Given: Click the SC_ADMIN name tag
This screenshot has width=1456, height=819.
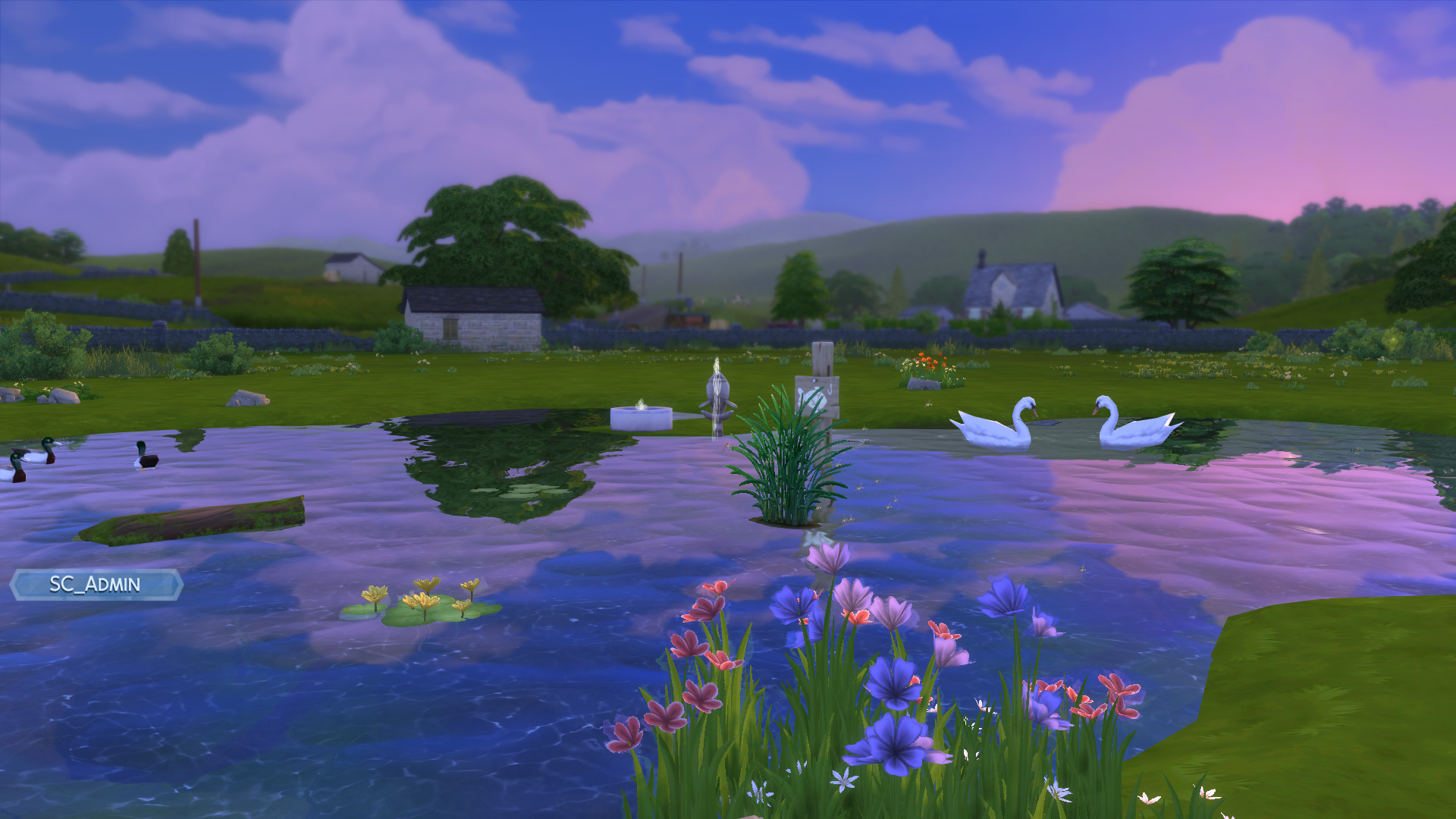Looking at the screenshot, I should [96, 585].
